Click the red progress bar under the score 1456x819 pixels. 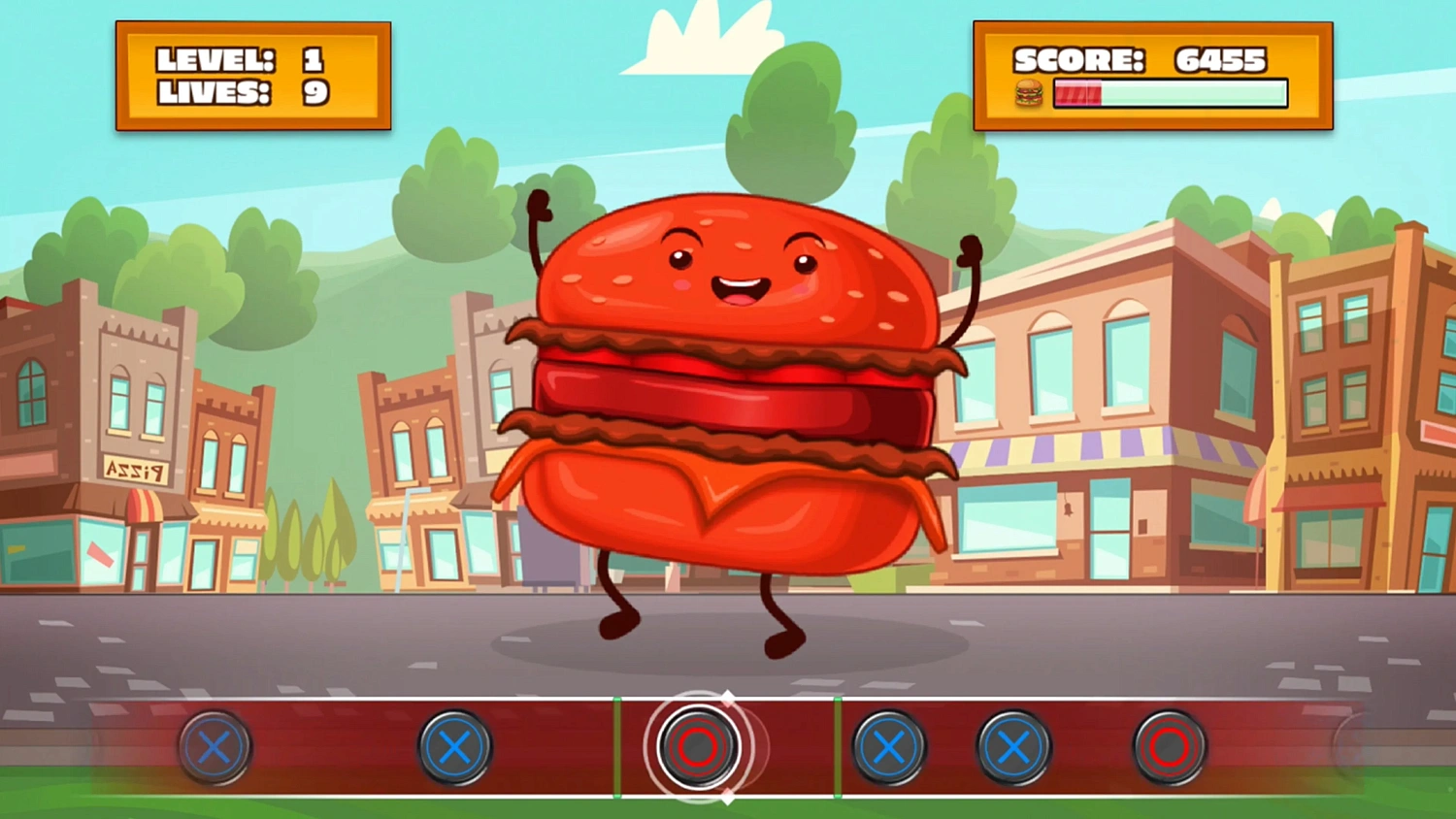pyautogui.click(x=1079, y=94)
